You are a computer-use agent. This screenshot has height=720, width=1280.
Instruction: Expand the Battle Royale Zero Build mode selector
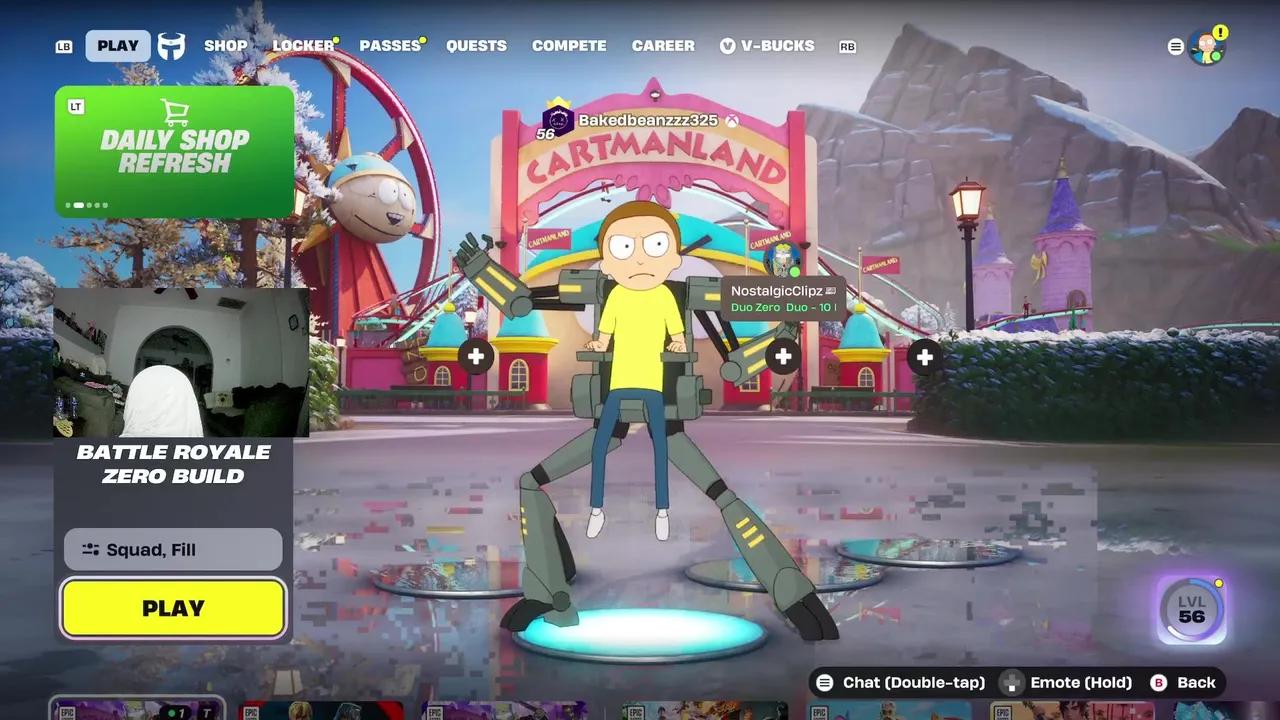(172, 465)
